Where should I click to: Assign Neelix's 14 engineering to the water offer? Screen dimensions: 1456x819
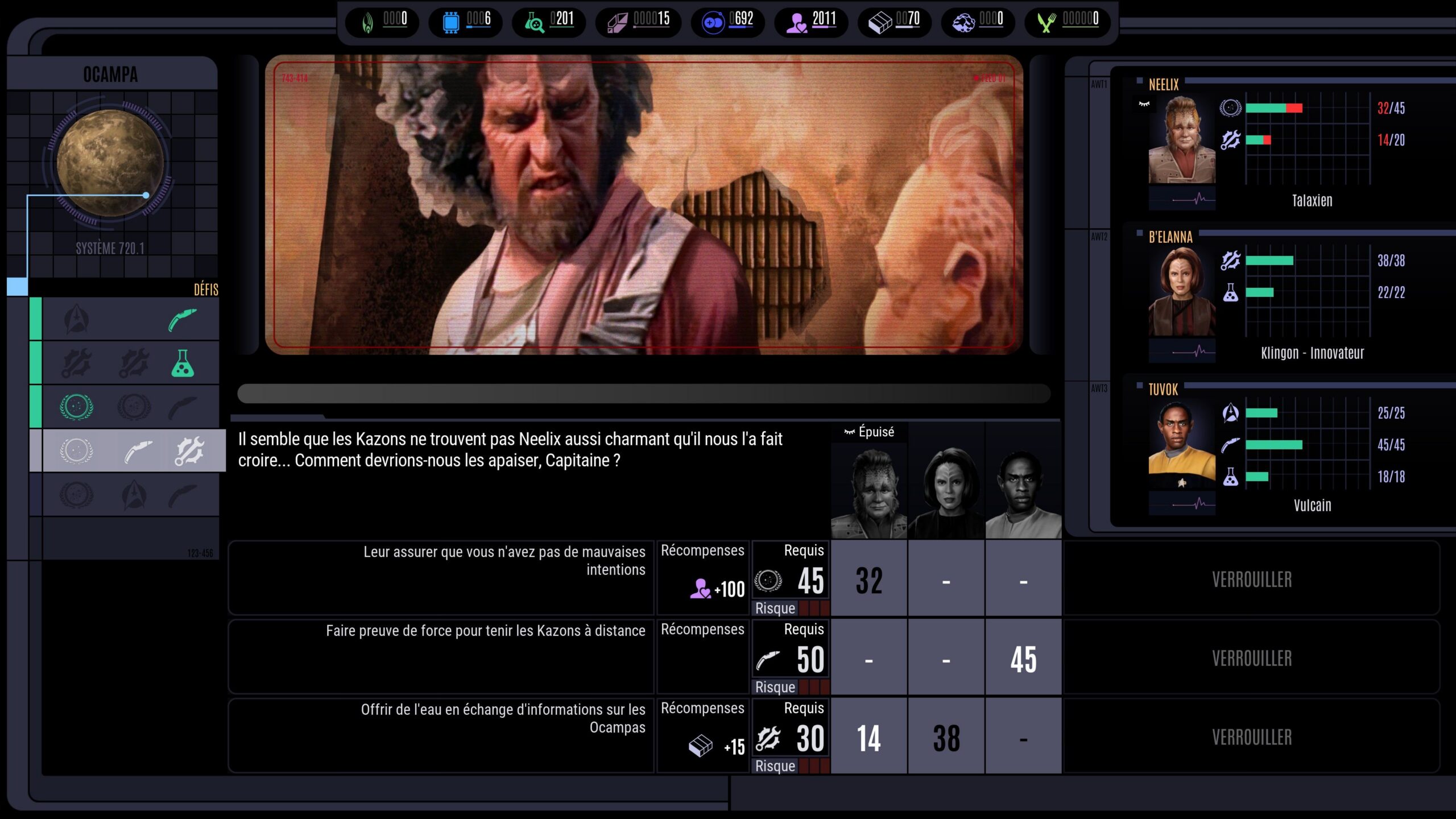(x=869, y=737)
